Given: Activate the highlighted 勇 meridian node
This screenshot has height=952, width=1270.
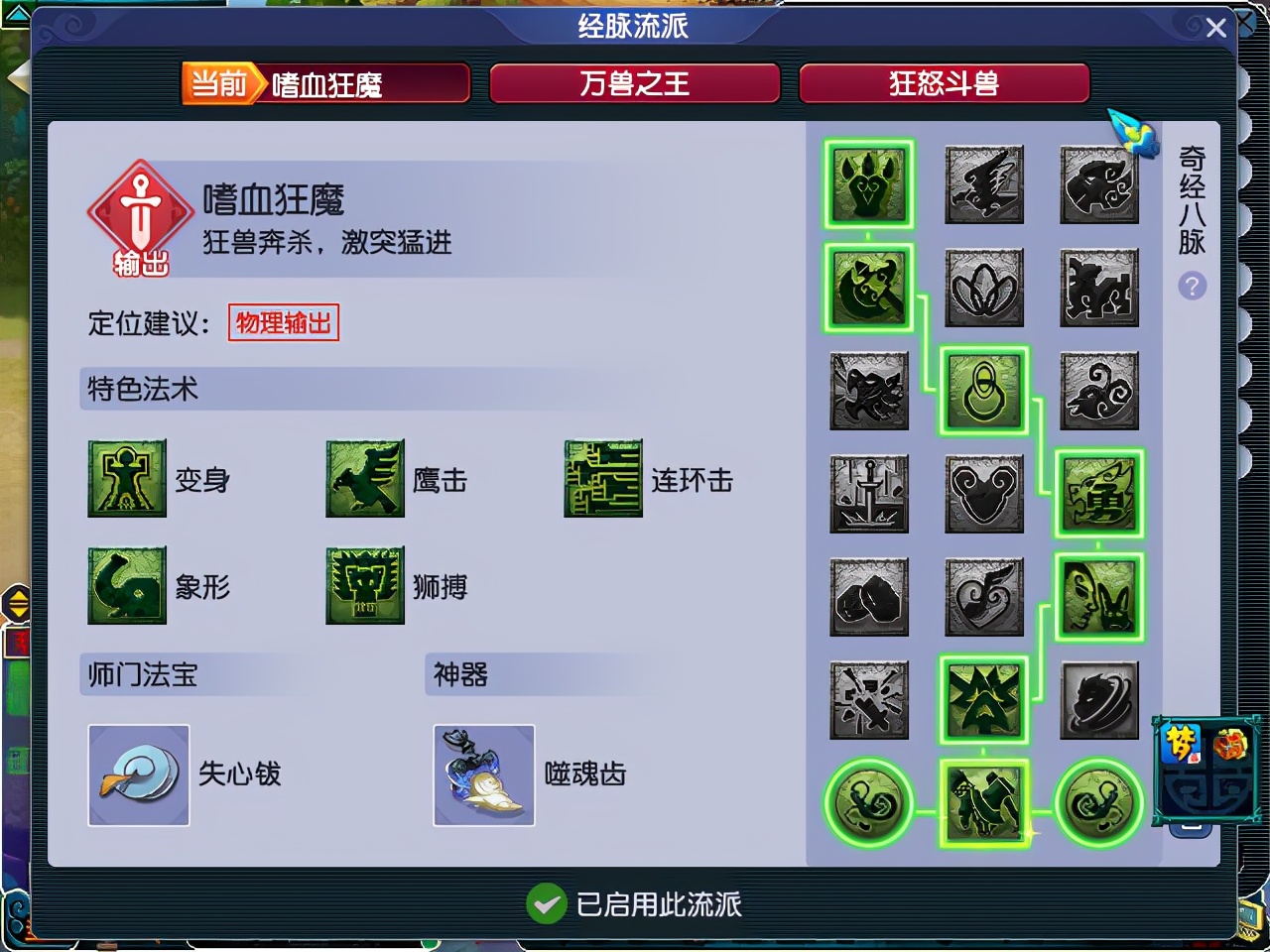Looking at the screenshot, I should click(1098, 493).
